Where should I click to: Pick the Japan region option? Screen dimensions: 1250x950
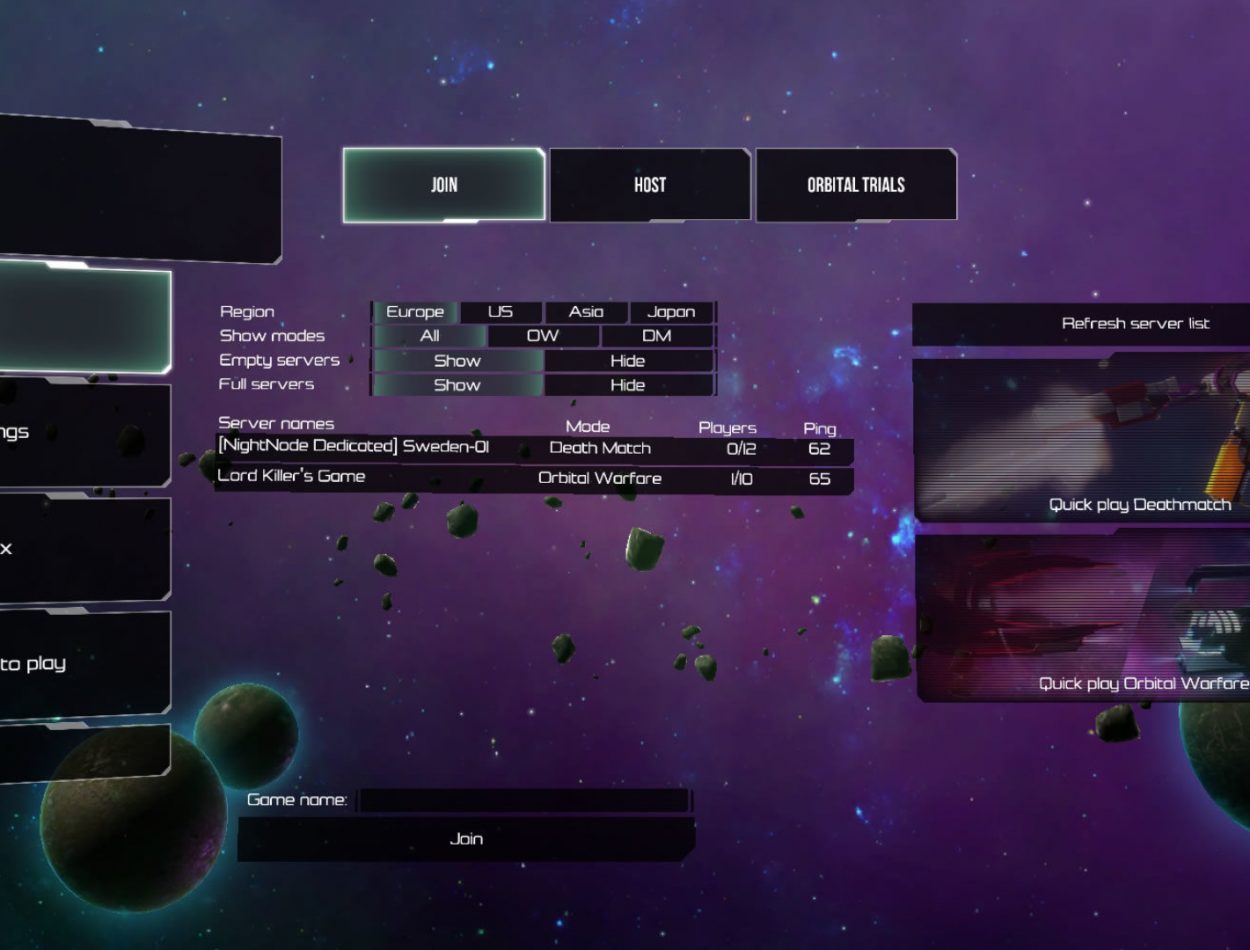[671, 312]
